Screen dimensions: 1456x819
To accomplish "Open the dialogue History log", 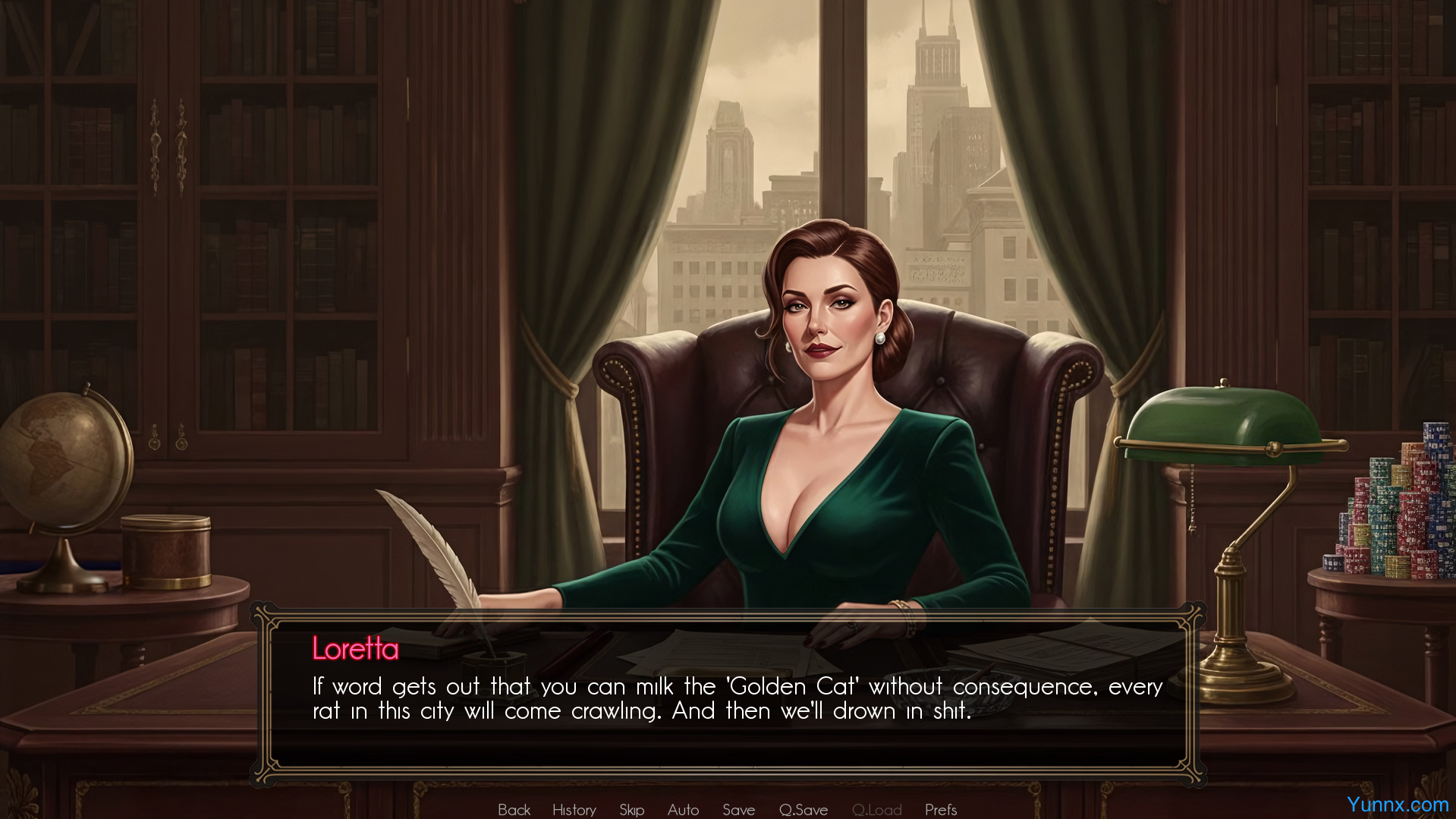I will 574,810.
